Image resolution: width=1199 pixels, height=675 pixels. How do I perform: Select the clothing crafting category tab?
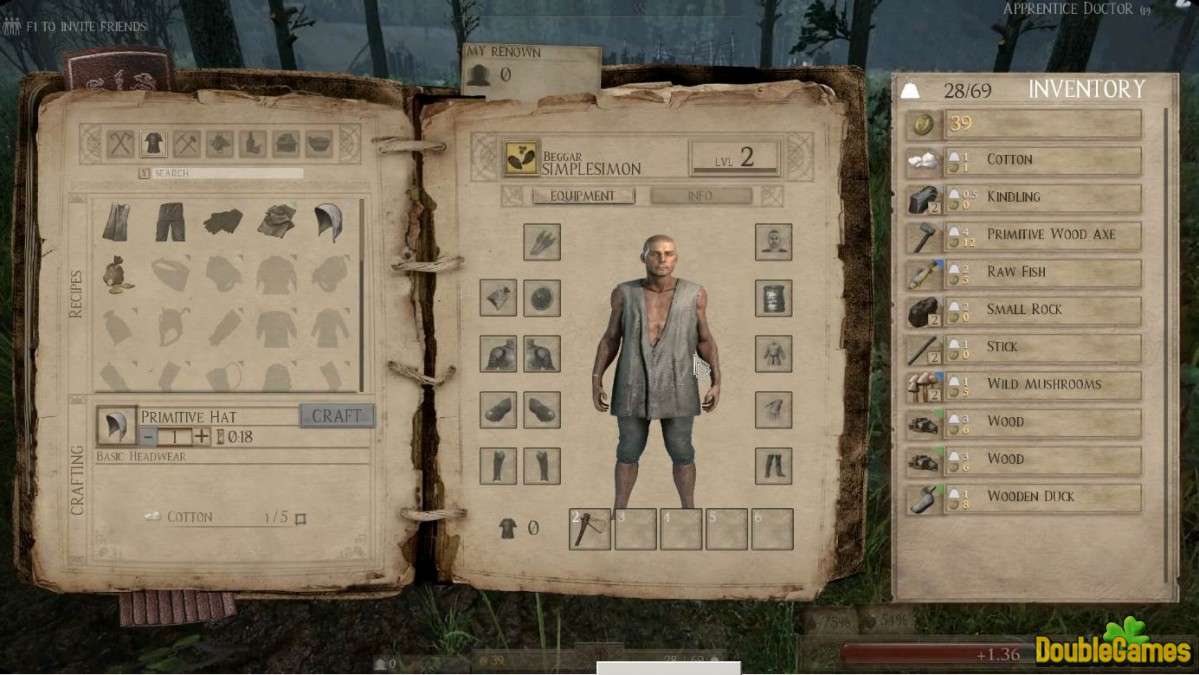coord(153,144)
